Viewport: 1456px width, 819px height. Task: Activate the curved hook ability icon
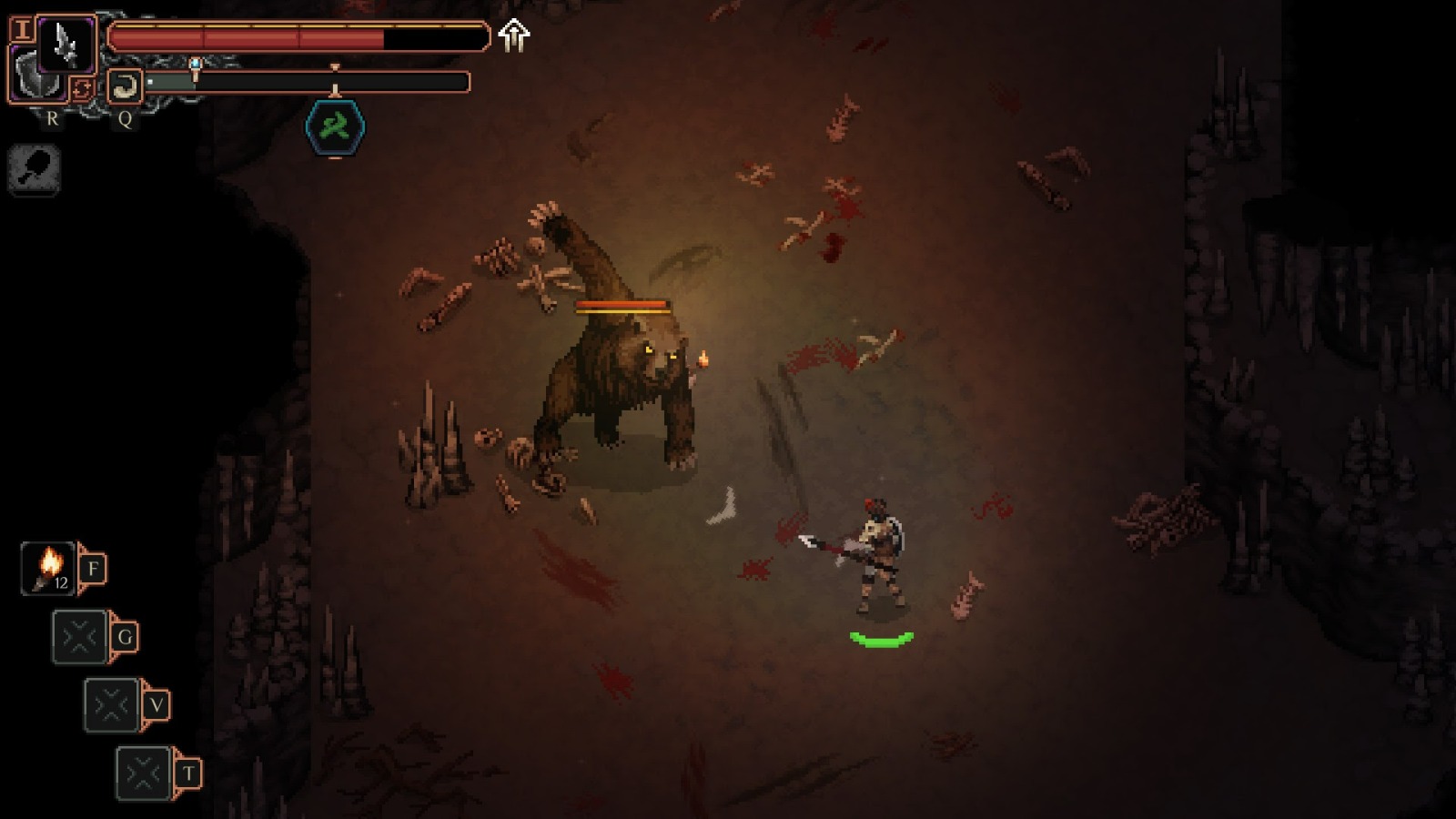pyautogui.click(x=125, y=86)
